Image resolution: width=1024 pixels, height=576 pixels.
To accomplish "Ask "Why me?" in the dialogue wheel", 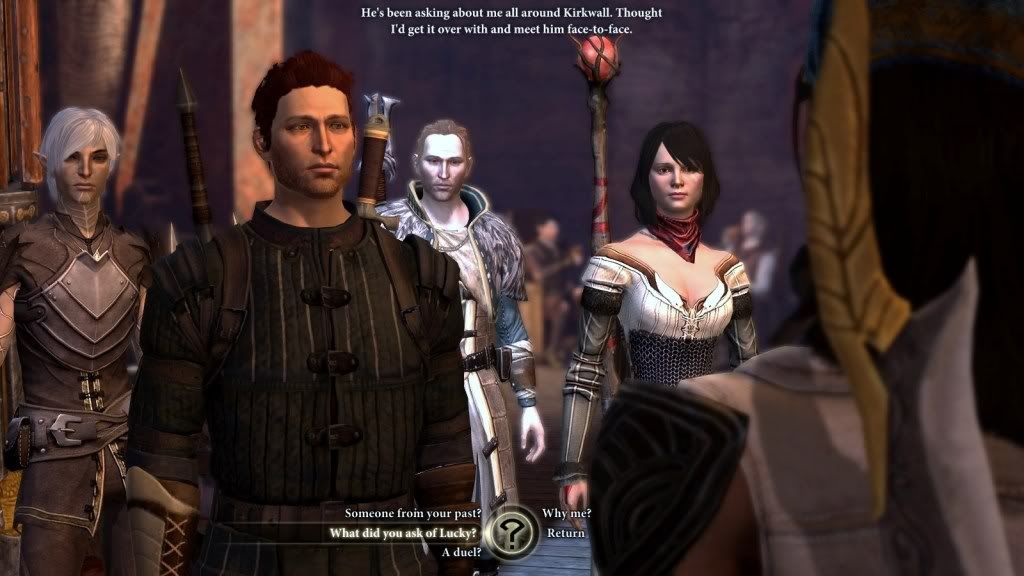I will click(x=566, y=513).
